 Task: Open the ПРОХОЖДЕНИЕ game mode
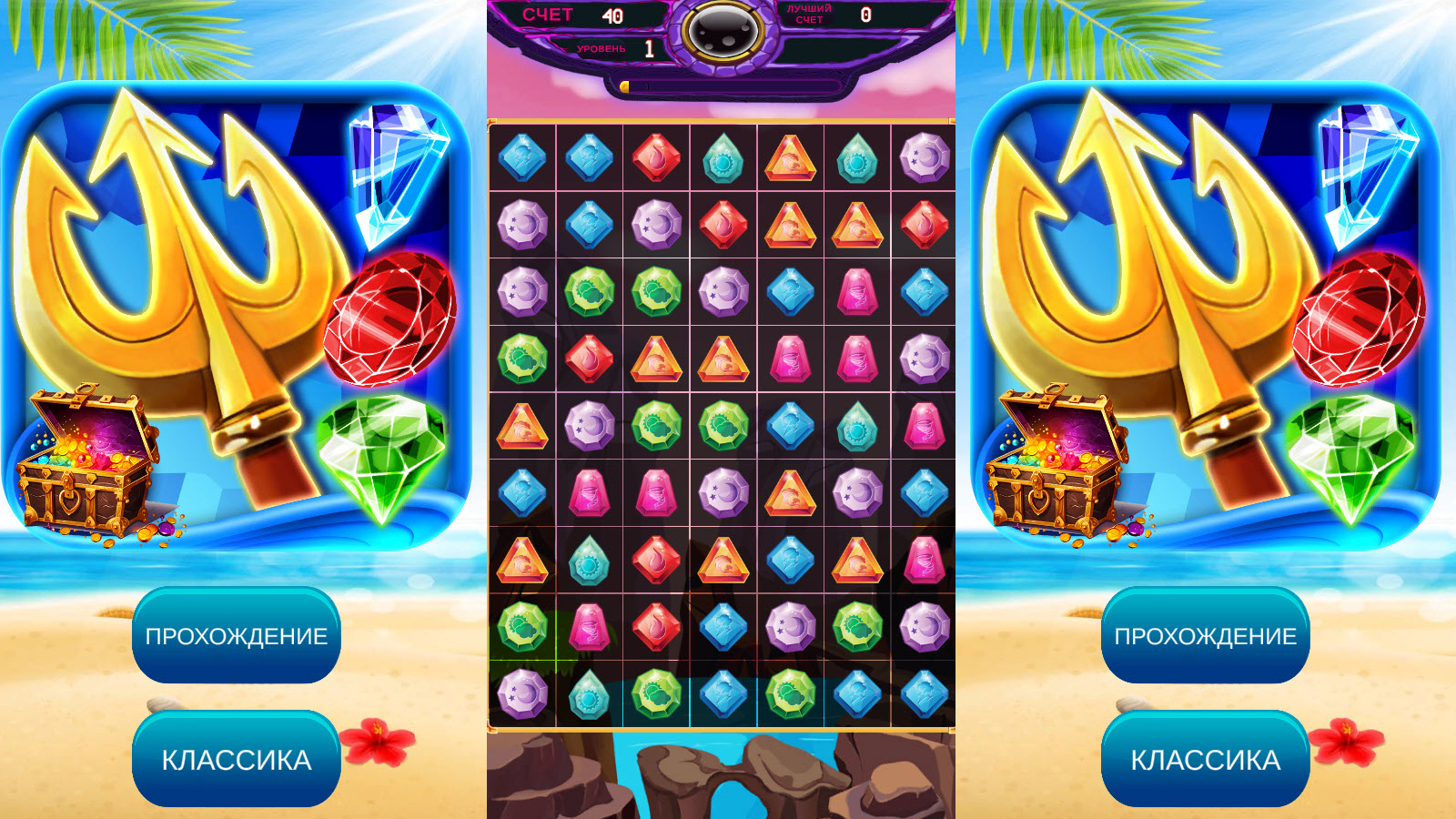pyautogui.click(x=237, y=637)
